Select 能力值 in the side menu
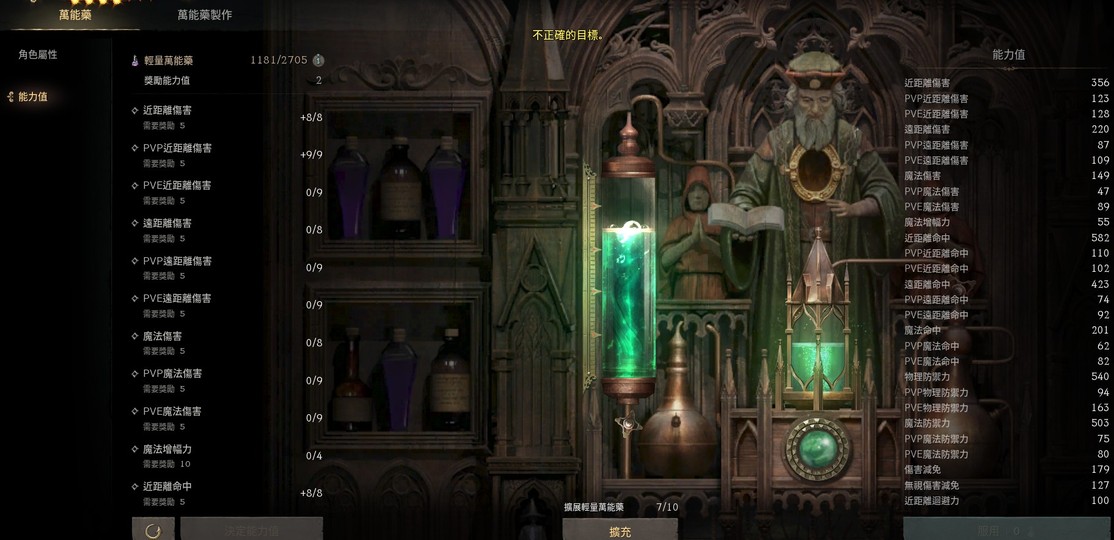The image size is (1114, 540). coord(32,97)
